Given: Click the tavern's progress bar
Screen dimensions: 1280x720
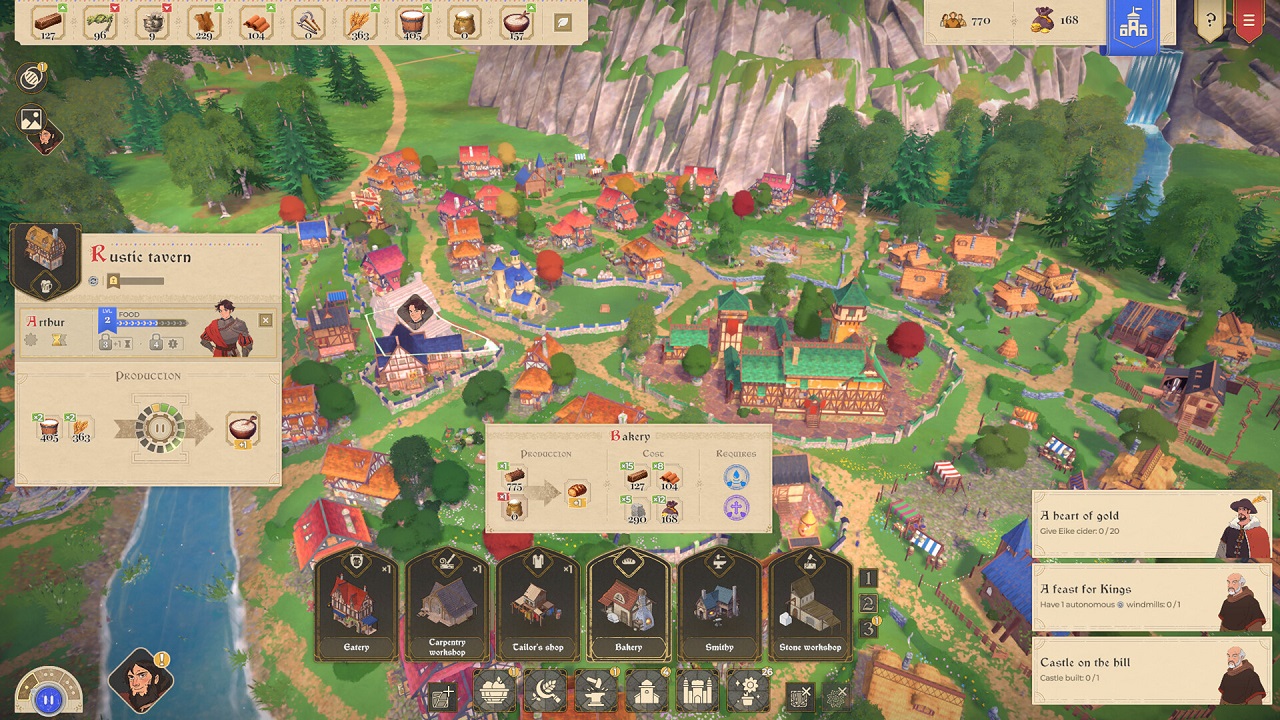Looking at the screenshot, I should click(143, 283).
